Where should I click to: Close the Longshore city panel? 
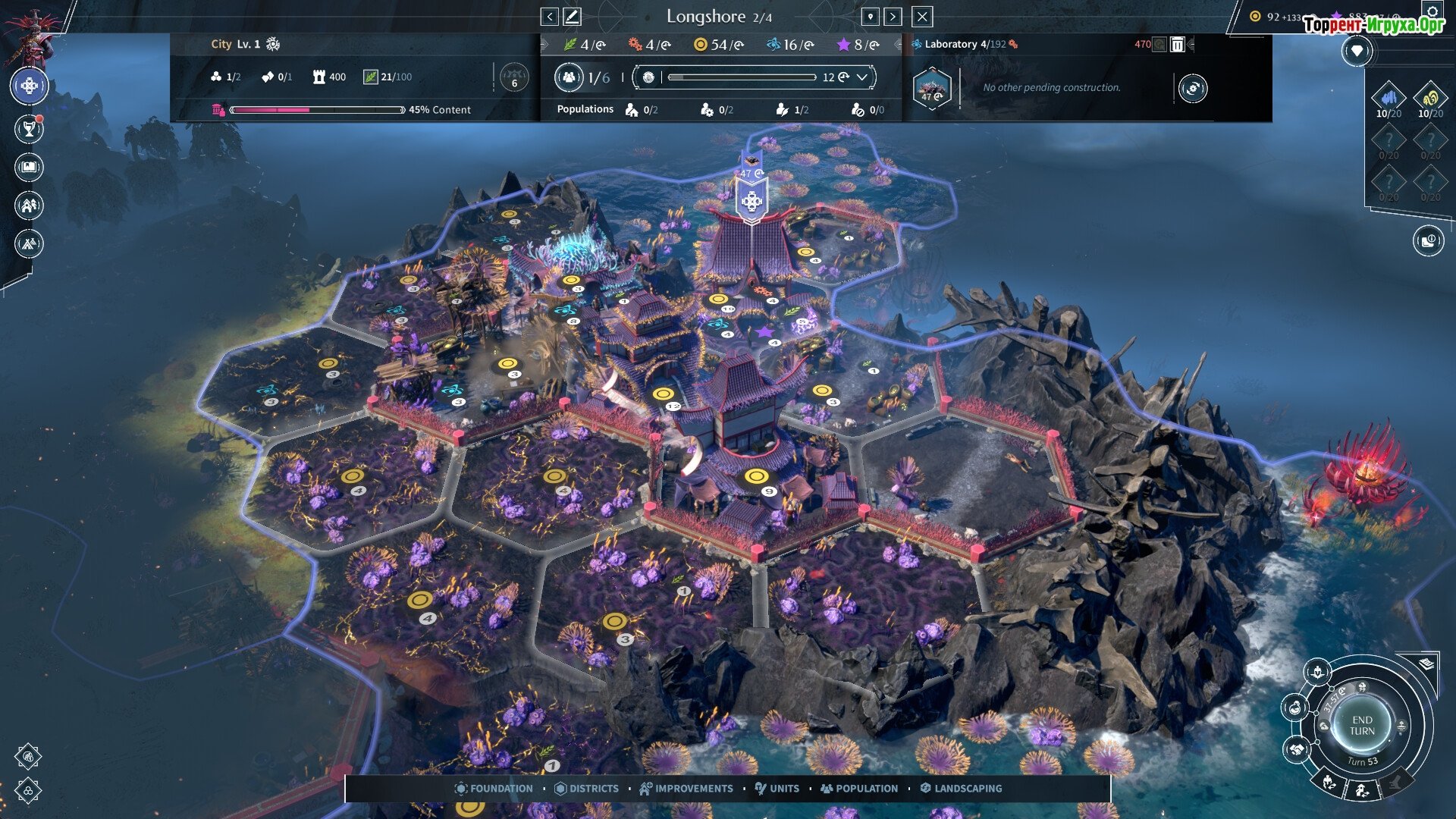point(922,17)
